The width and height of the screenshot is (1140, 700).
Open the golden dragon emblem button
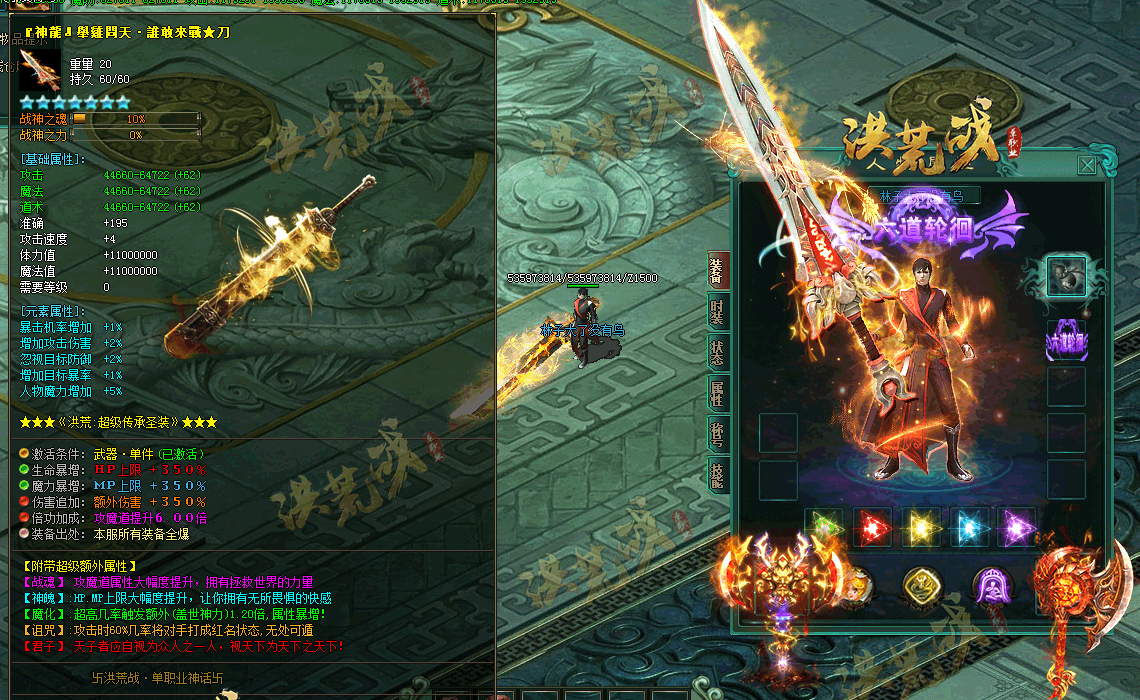coord(922,587)
